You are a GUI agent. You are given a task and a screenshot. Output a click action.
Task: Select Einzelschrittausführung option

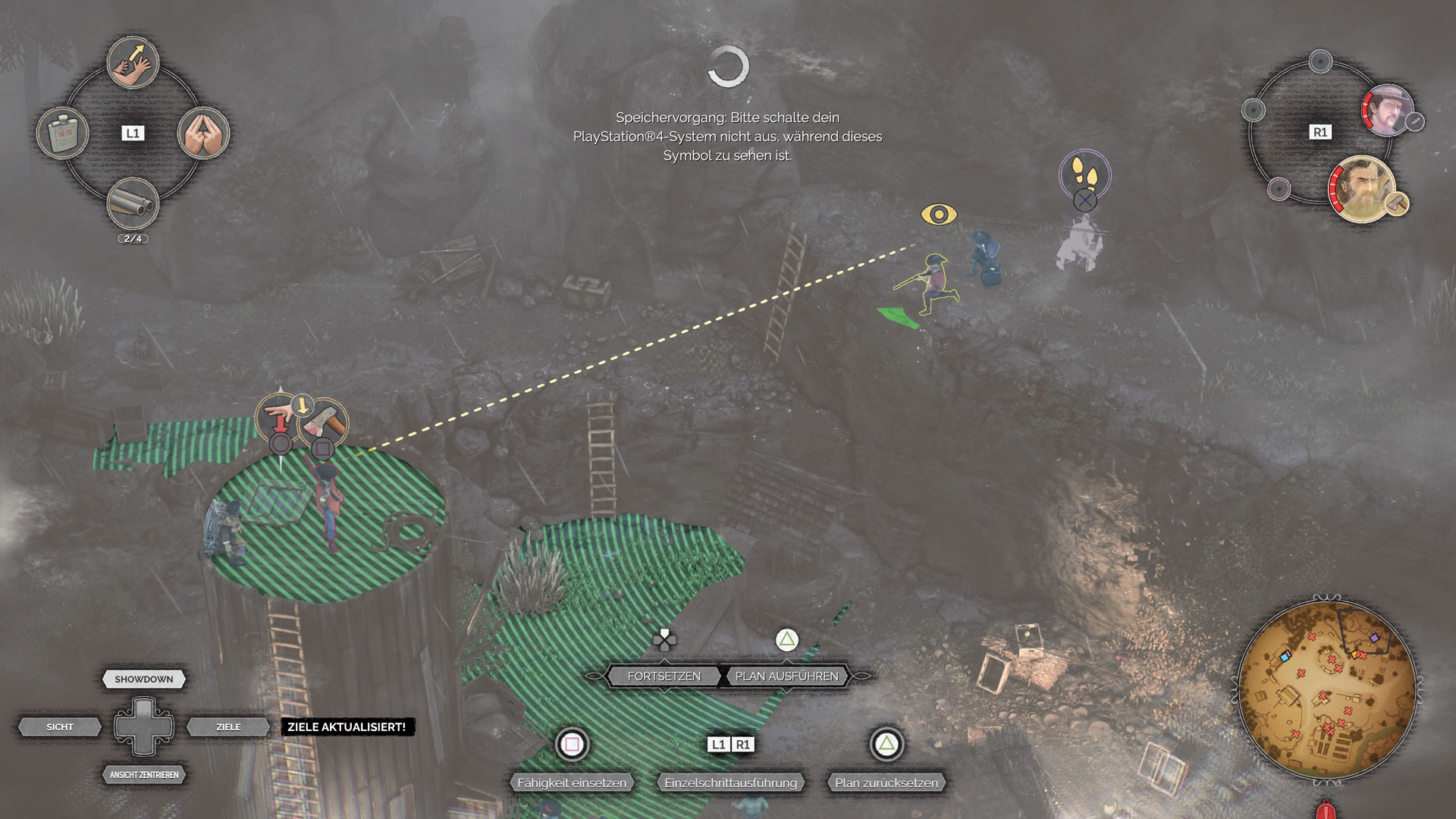click(x=730, y=782)
